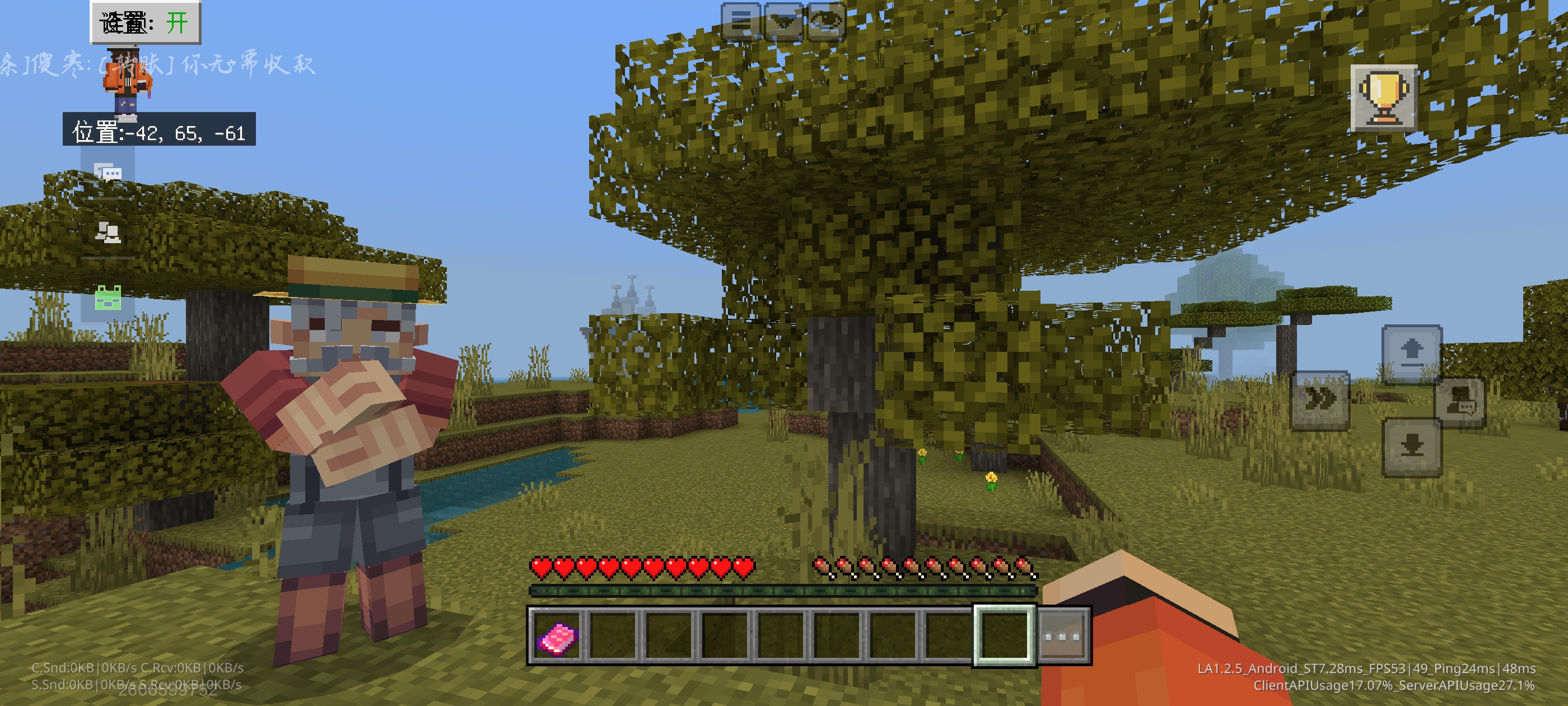Open the trophy achievements button
The width and height of the screenshot is (1568, 706).
pyautogui.click(x=1384, y=98)
